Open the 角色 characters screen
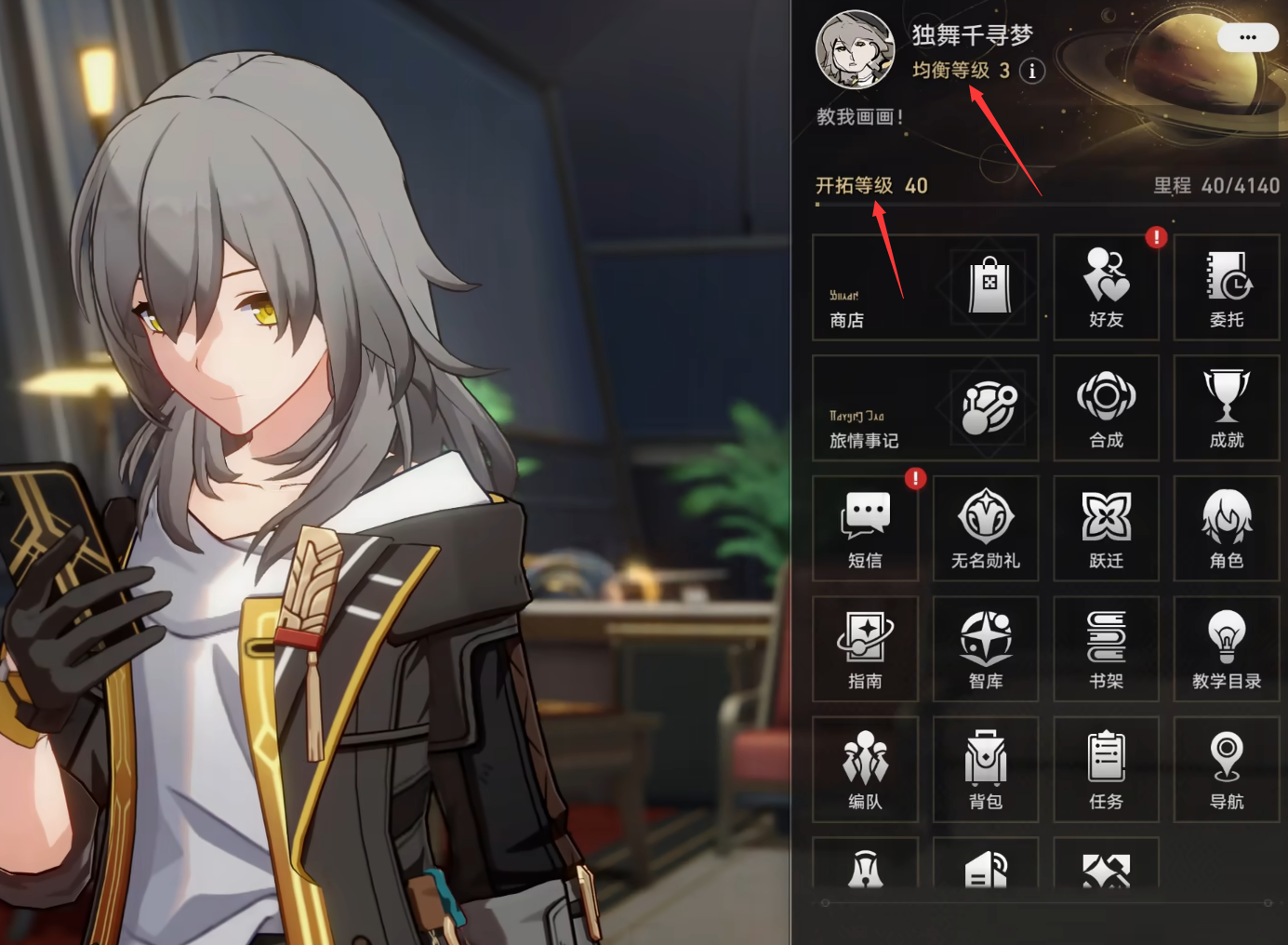This screenshot has width=1288, height=945. click(x=1226, y=528)
